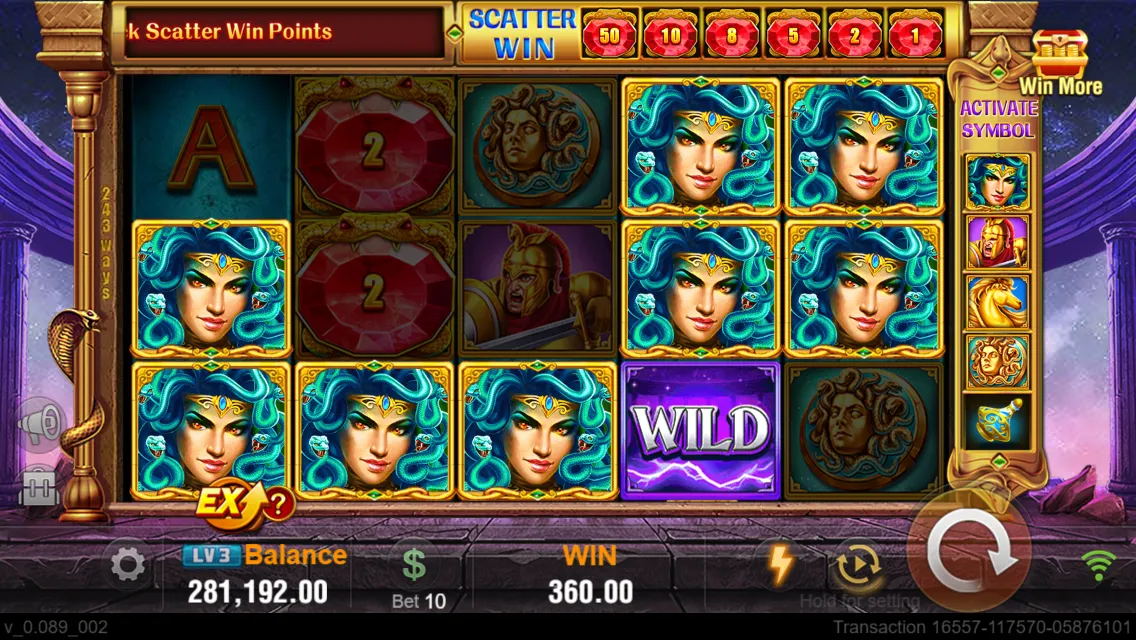The image size is (1136, 640).
Task: Open the backpack icon
Action: [40, 488]
